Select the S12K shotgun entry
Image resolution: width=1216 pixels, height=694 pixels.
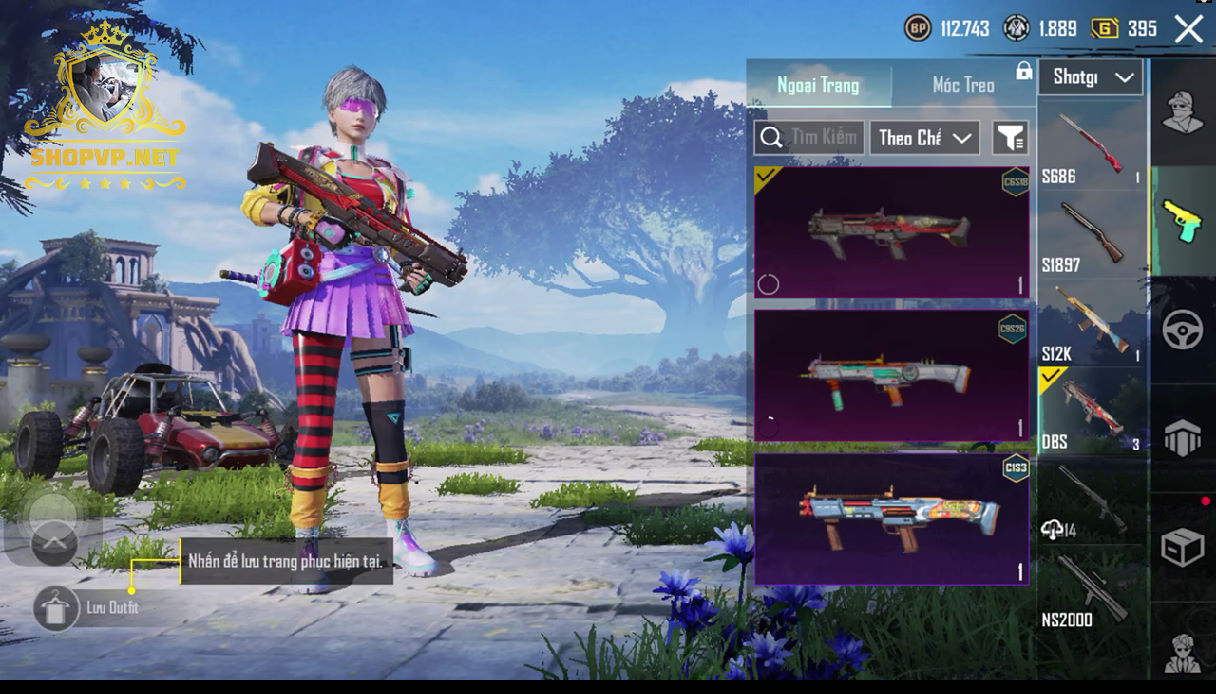(x=1091, y=323)
